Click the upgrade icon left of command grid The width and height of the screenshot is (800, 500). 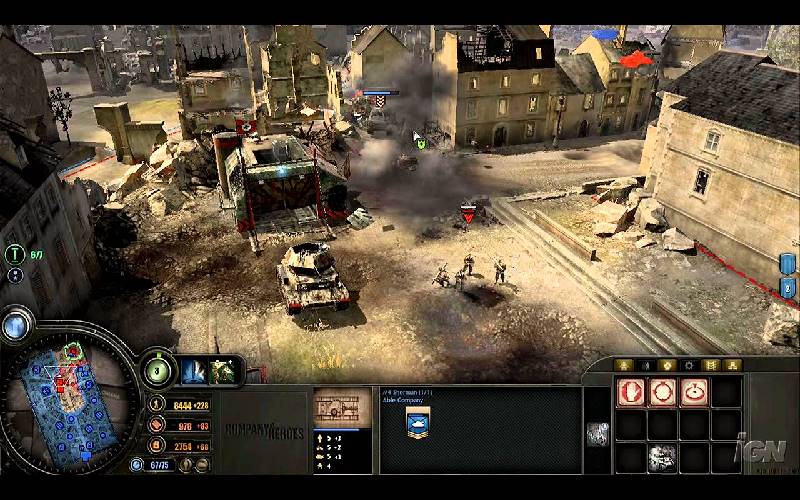[597, 433]
